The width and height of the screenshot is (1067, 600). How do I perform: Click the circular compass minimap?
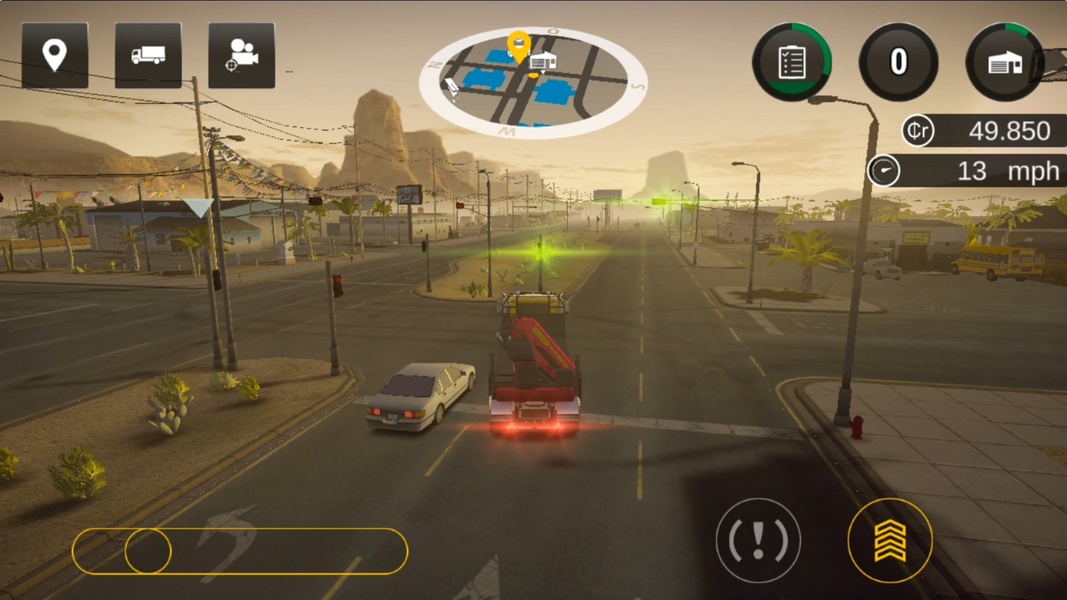tap(532, 82)
